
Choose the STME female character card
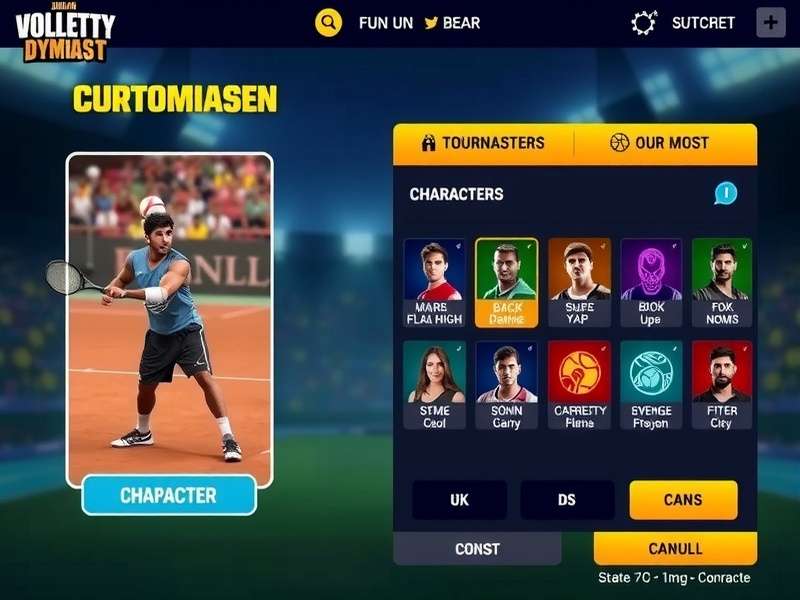click(434, 385)
